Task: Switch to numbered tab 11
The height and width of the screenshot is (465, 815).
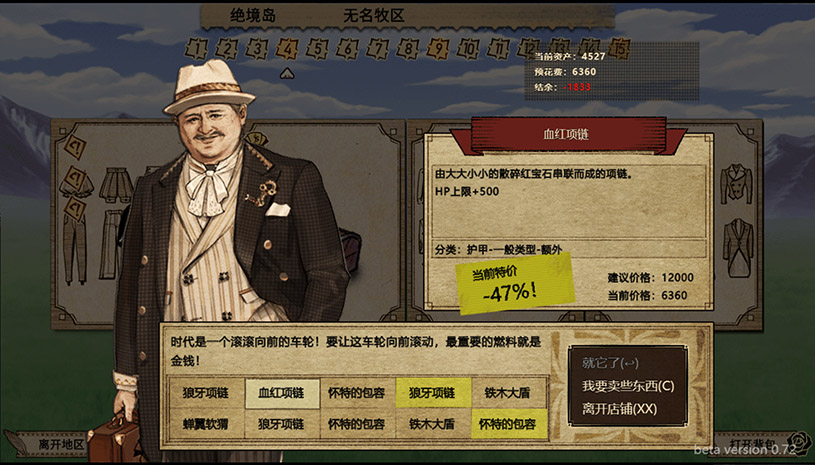Action: click(498, 47)
